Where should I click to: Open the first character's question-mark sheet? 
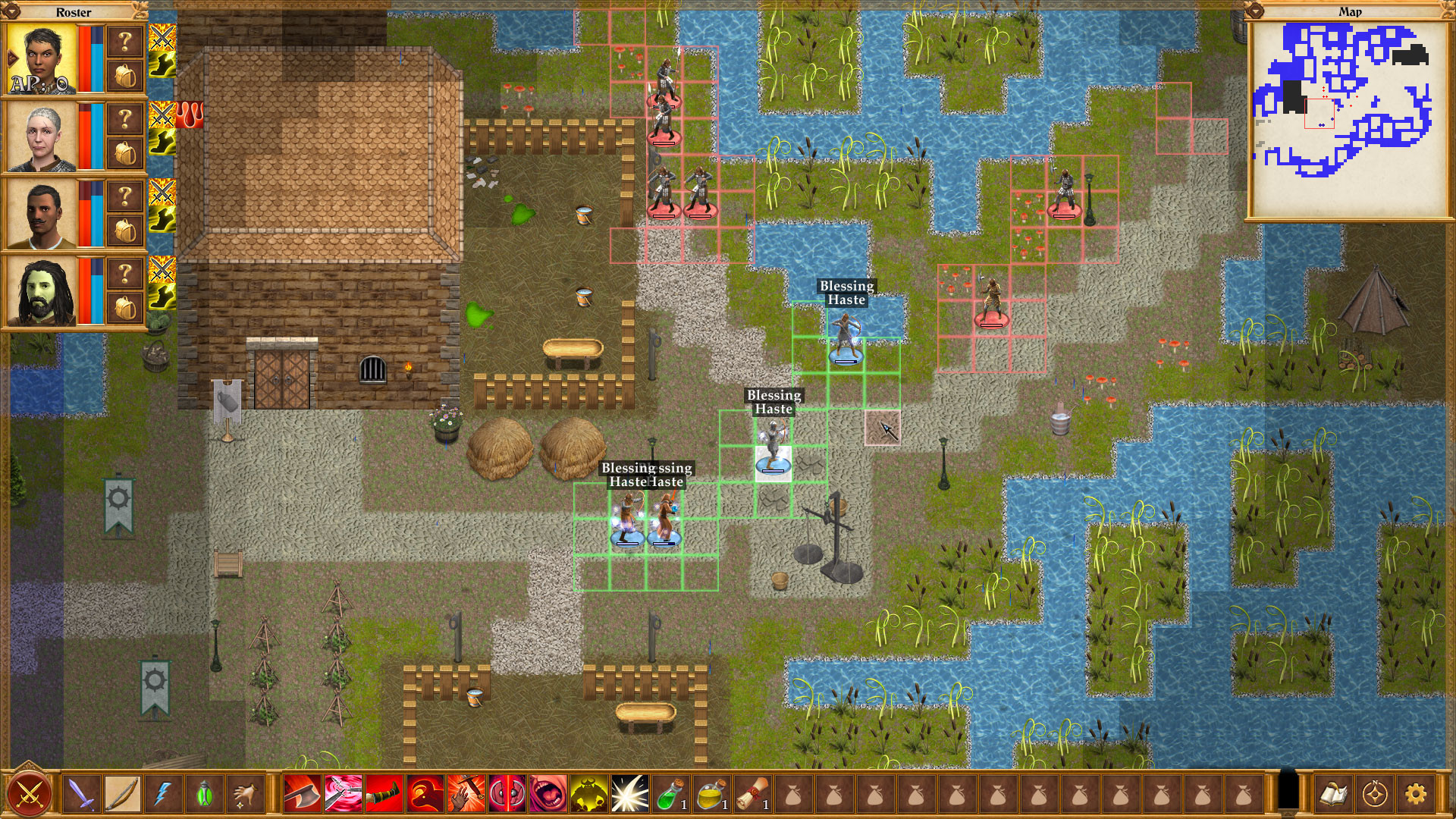[x=124, y=40]
